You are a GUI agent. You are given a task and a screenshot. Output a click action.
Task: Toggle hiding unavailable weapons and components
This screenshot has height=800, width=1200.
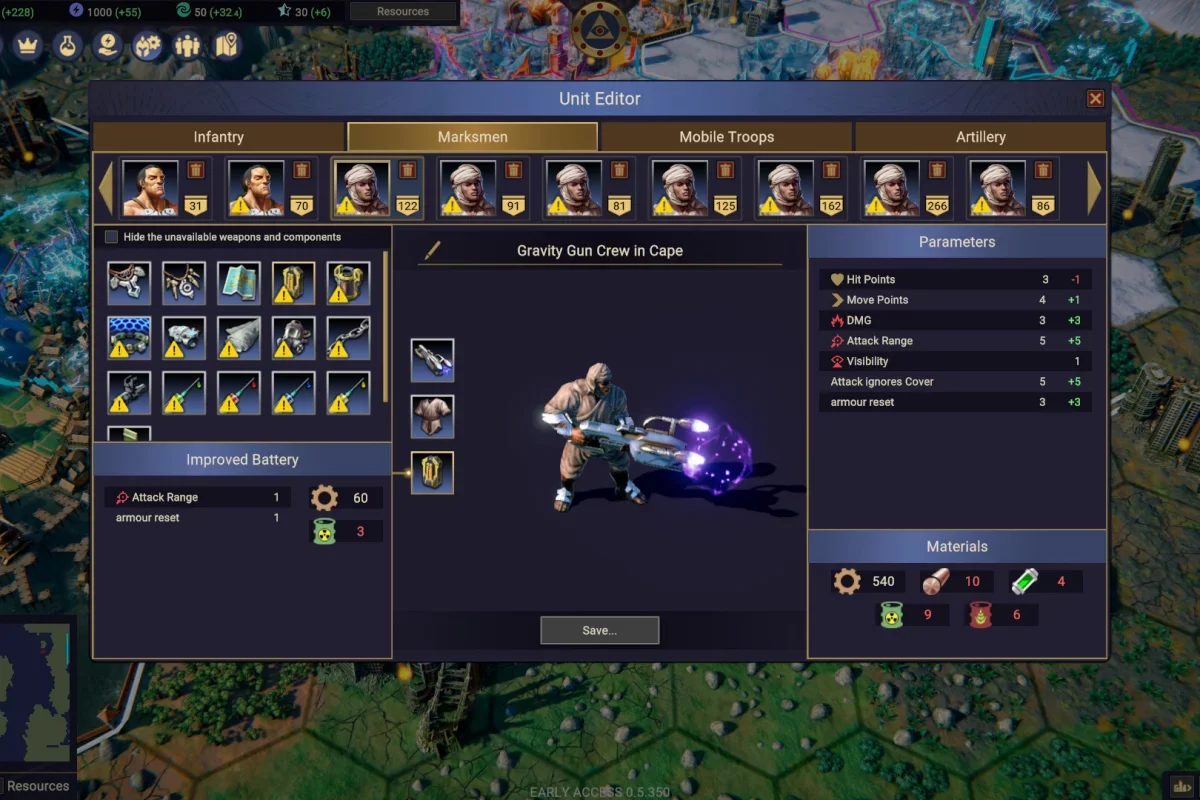(112, 237)
